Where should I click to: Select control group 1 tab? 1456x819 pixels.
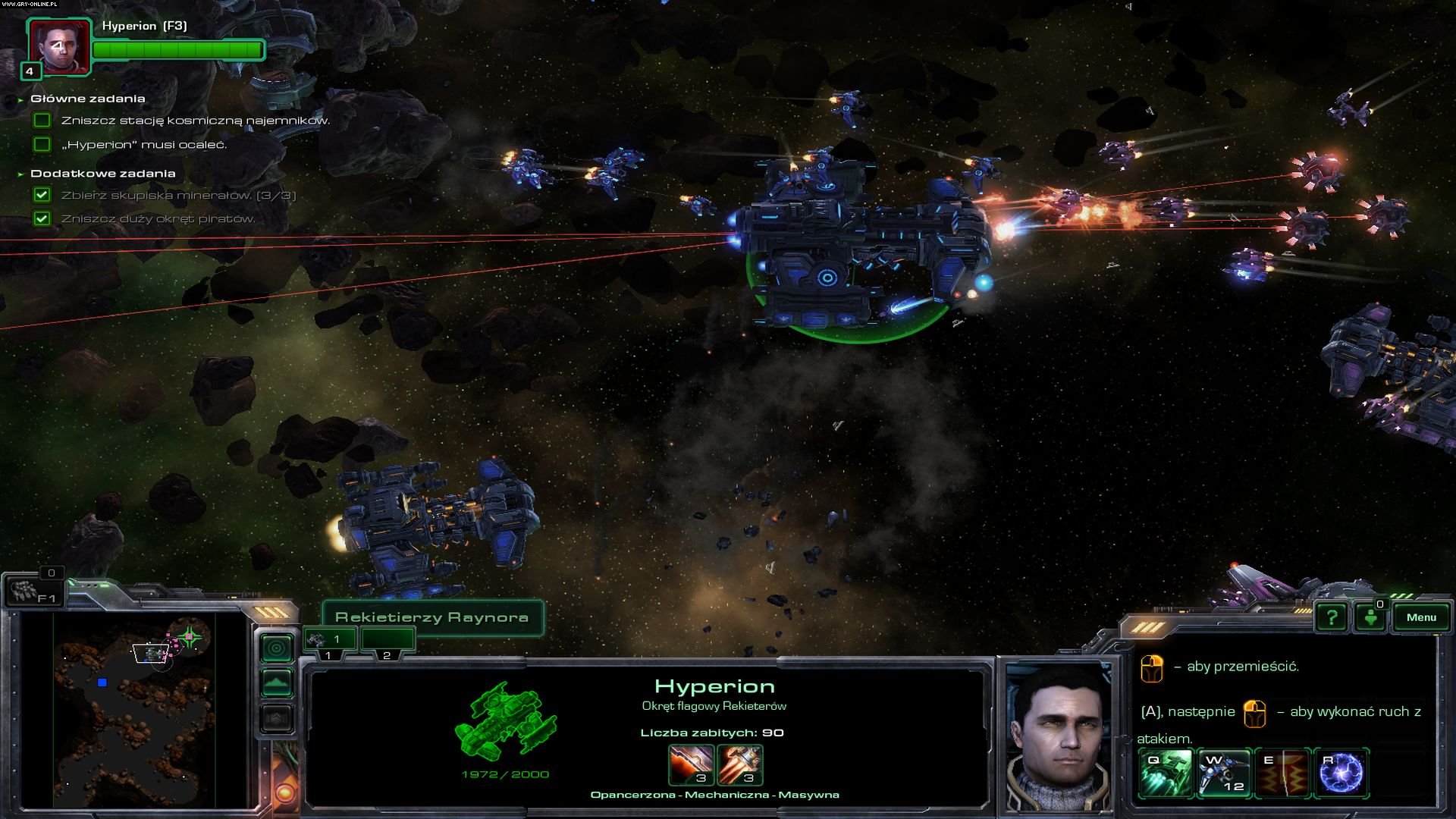tap(330, 639)
